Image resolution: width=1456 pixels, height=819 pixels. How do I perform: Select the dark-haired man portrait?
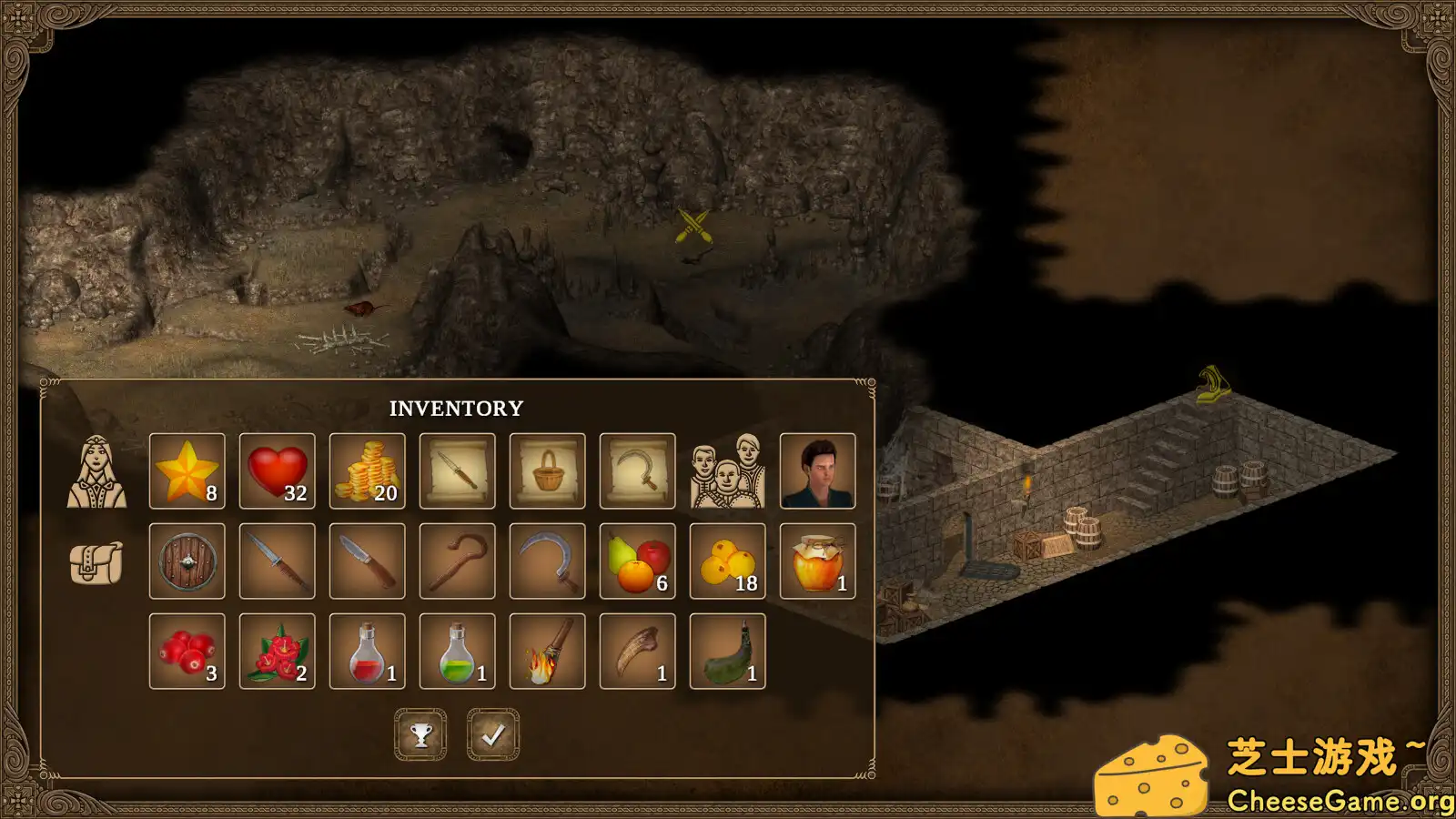tap(817, 471)
